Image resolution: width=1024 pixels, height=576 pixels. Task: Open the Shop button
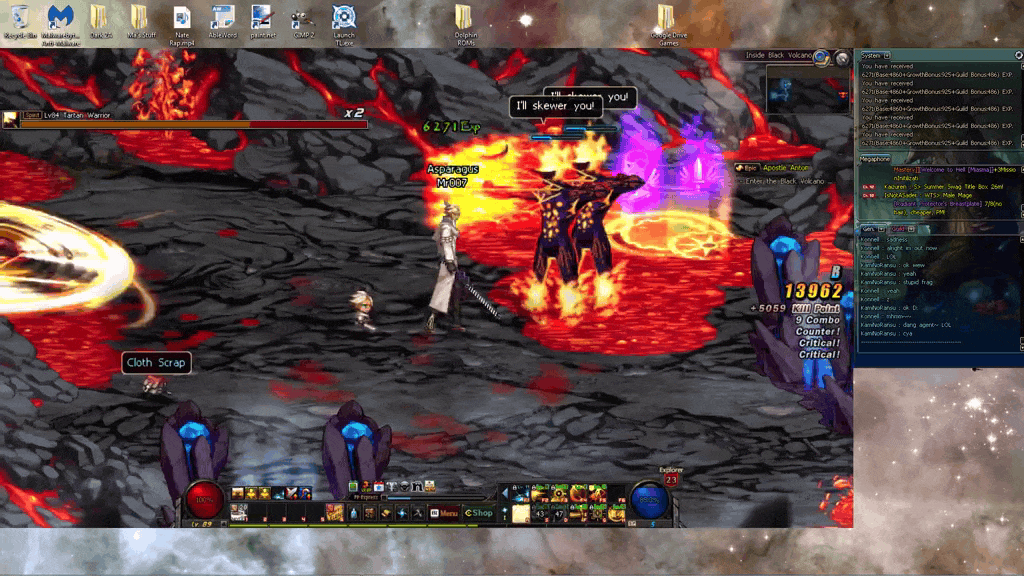pos(479,513)
